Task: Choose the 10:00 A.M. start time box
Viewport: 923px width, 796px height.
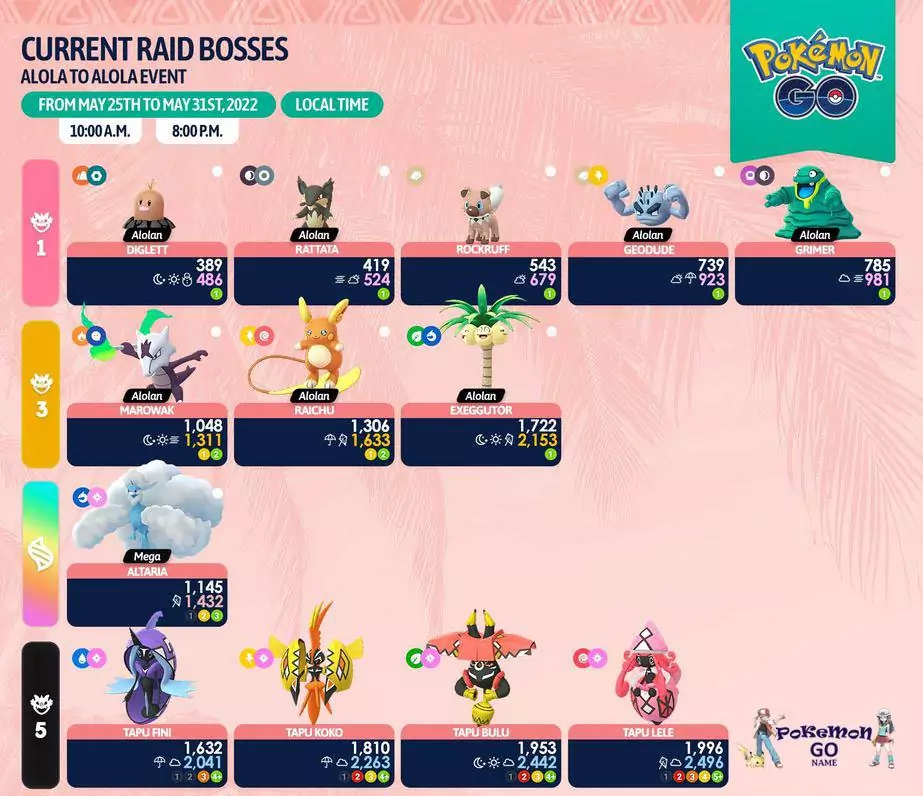Action: point(100,131)
